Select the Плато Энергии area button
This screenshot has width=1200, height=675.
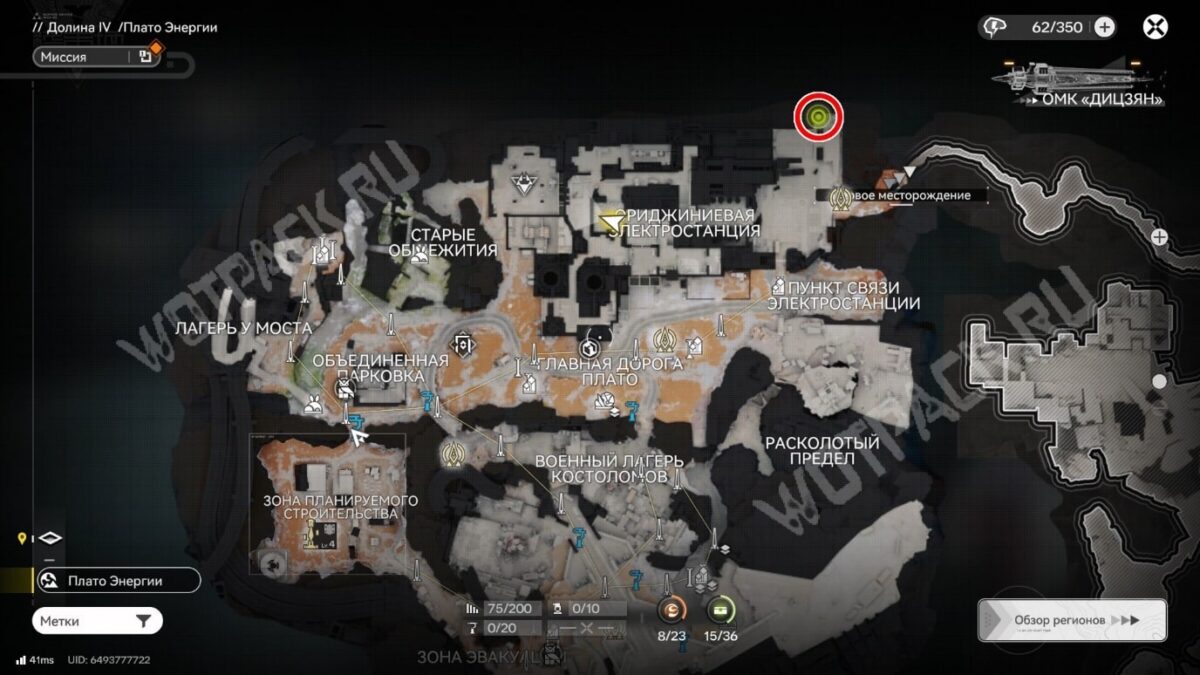tap(116, 580)
